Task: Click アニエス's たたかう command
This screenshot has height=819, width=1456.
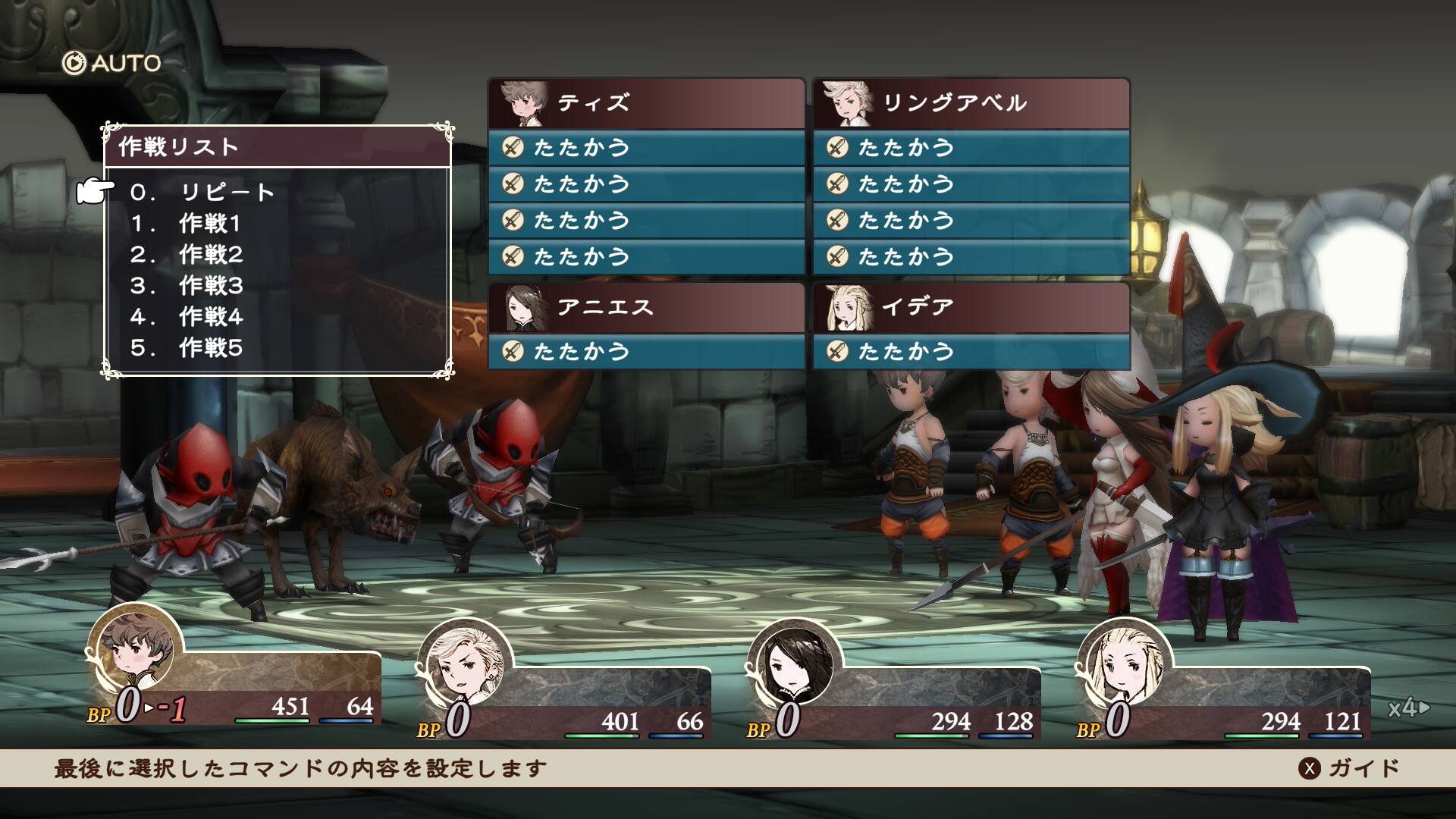Action: pos(646,351)
